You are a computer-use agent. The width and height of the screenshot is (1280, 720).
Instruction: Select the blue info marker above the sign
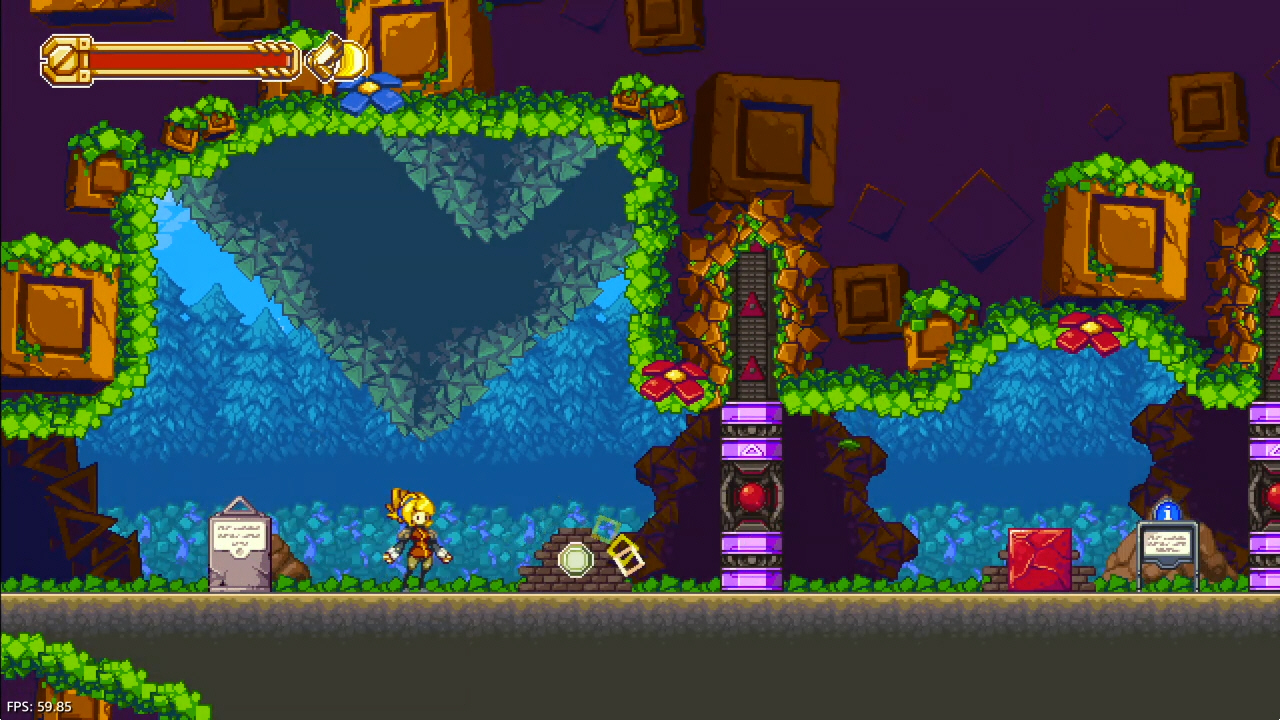click(1167, 513)
